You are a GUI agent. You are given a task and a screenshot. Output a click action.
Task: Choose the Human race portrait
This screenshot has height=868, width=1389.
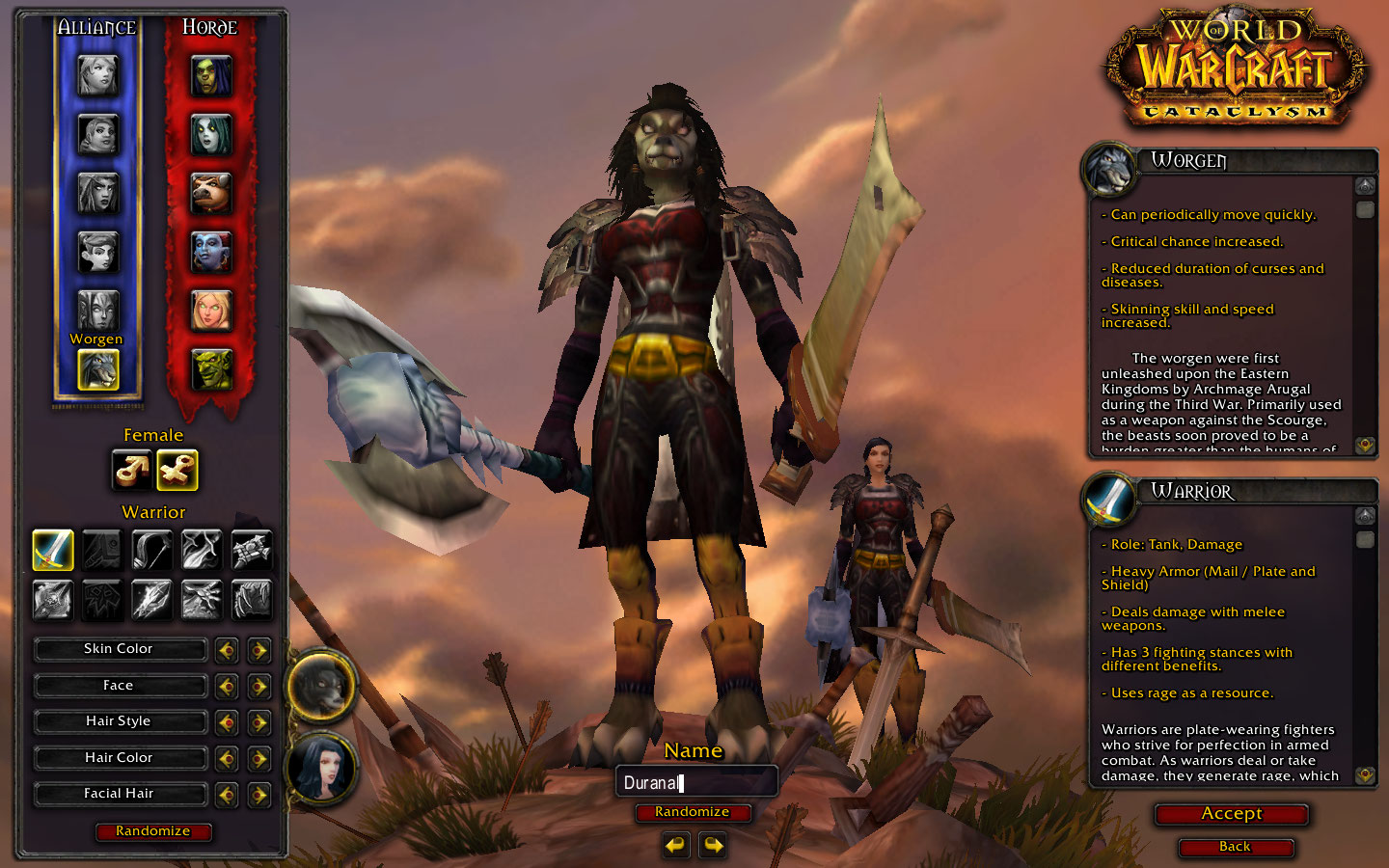97,75
